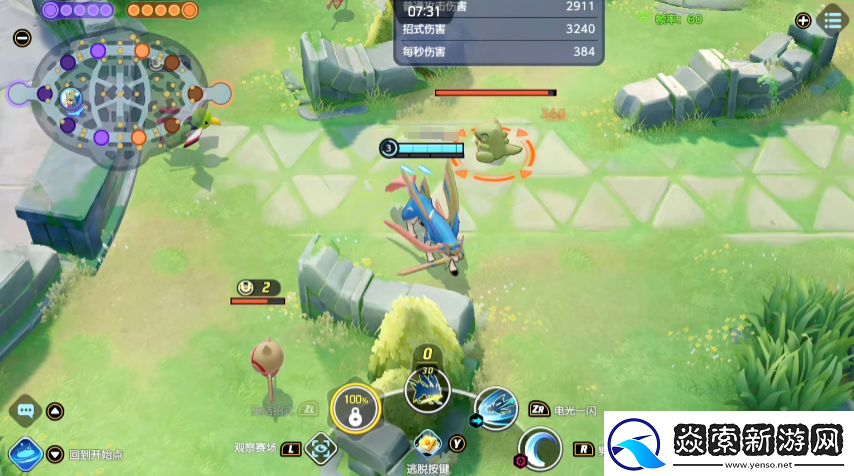Screen dimensions: 854x476
Task: Use the 逃脱按键 battle item icon
Action: click(x=428, y=441)
